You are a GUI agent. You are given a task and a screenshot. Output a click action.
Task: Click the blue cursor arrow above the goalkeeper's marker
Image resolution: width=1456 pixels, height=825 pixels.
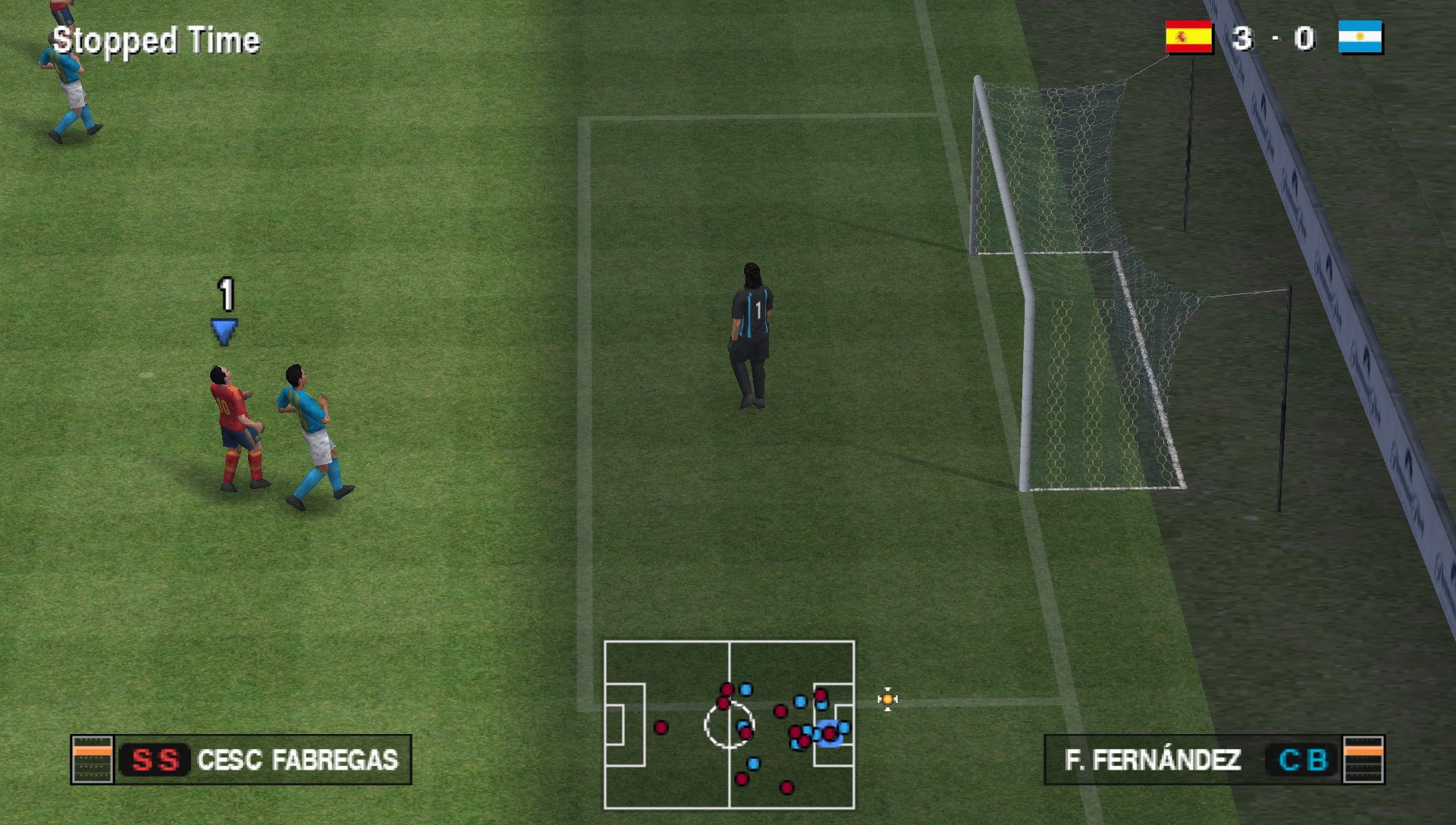click(x=224, y=330)
